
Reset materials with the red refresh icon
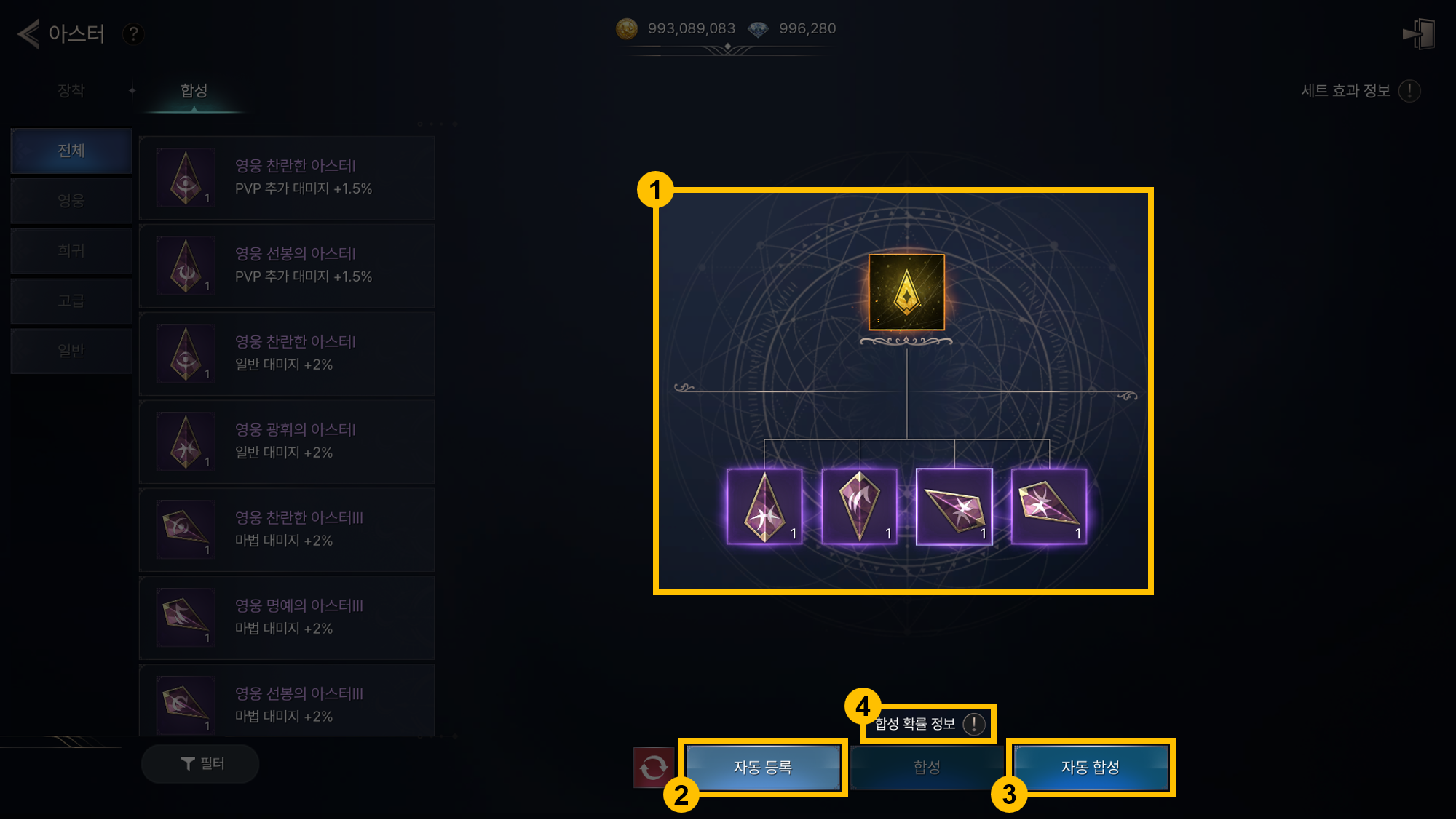pos(653,767)
